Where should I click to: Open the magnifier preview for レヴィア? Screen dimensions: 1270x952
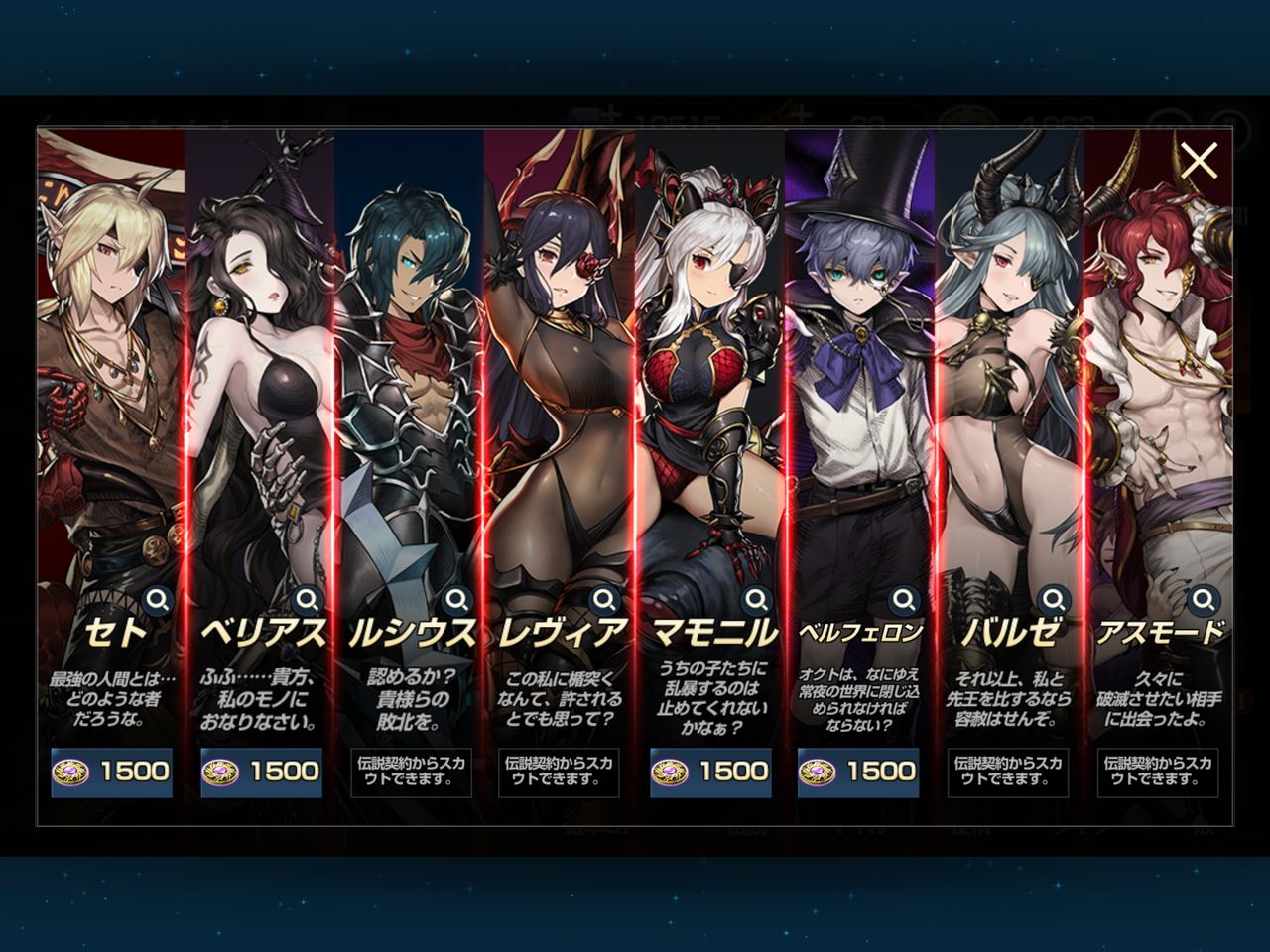coord(607,599)
